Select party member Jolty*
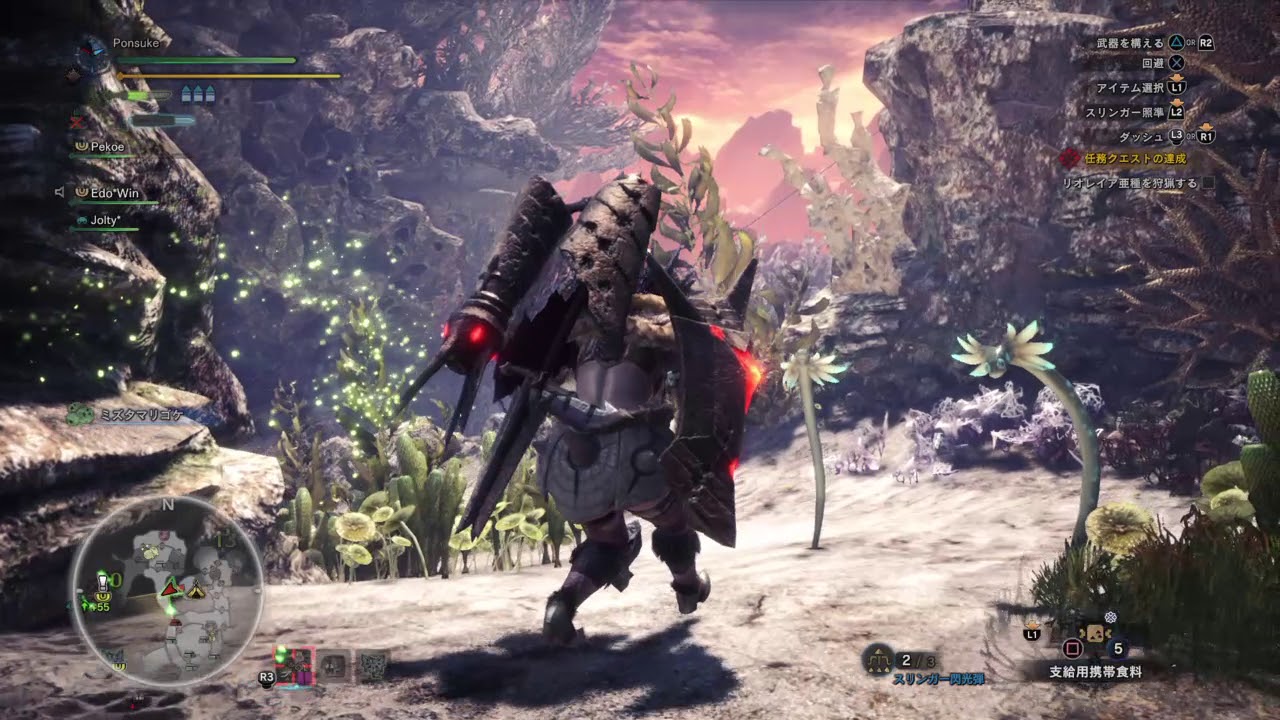1280x720 pixels. point(106,219)
